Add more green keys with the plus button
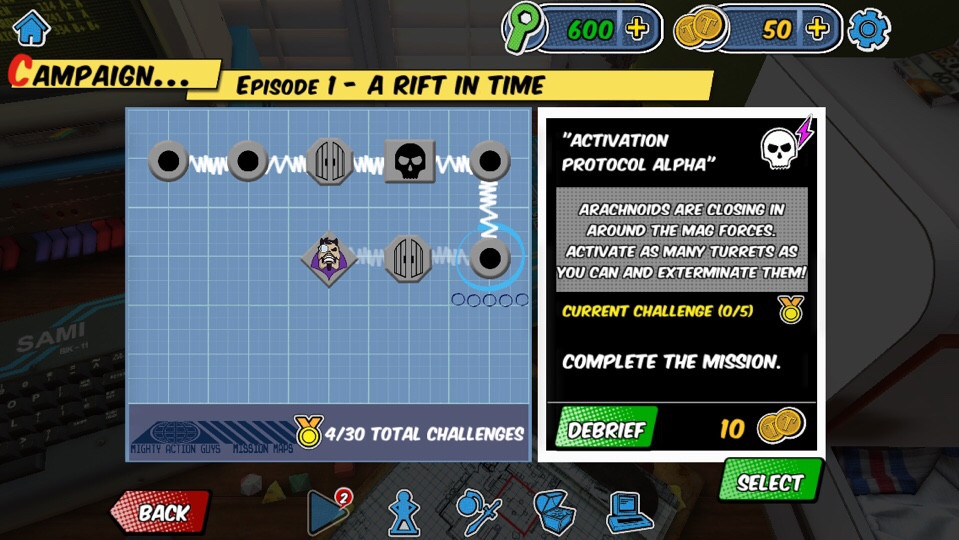This screenshot has height=540, width=959. [x=637, y=29]
